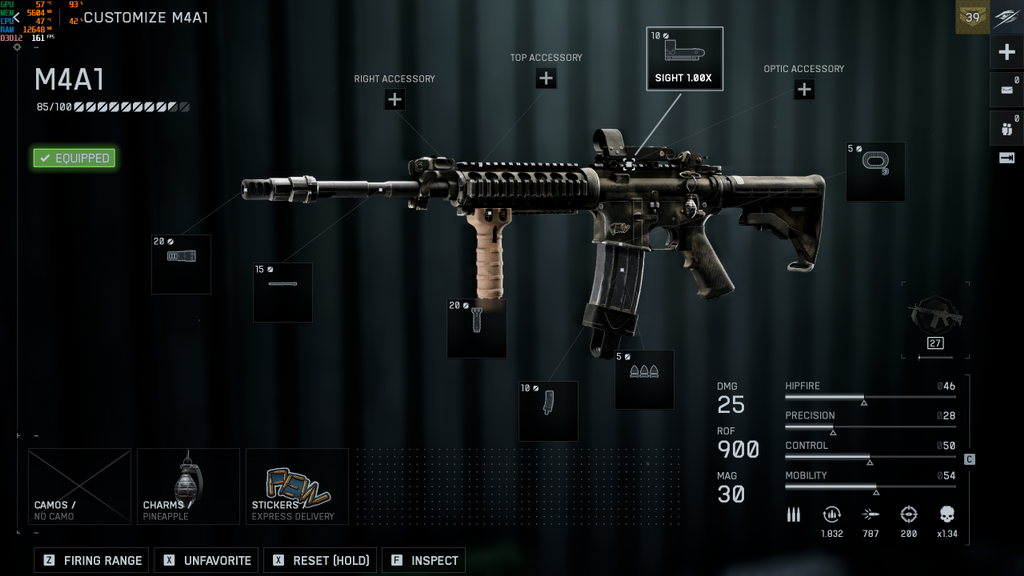Open the party members icon

point(1007,127)
